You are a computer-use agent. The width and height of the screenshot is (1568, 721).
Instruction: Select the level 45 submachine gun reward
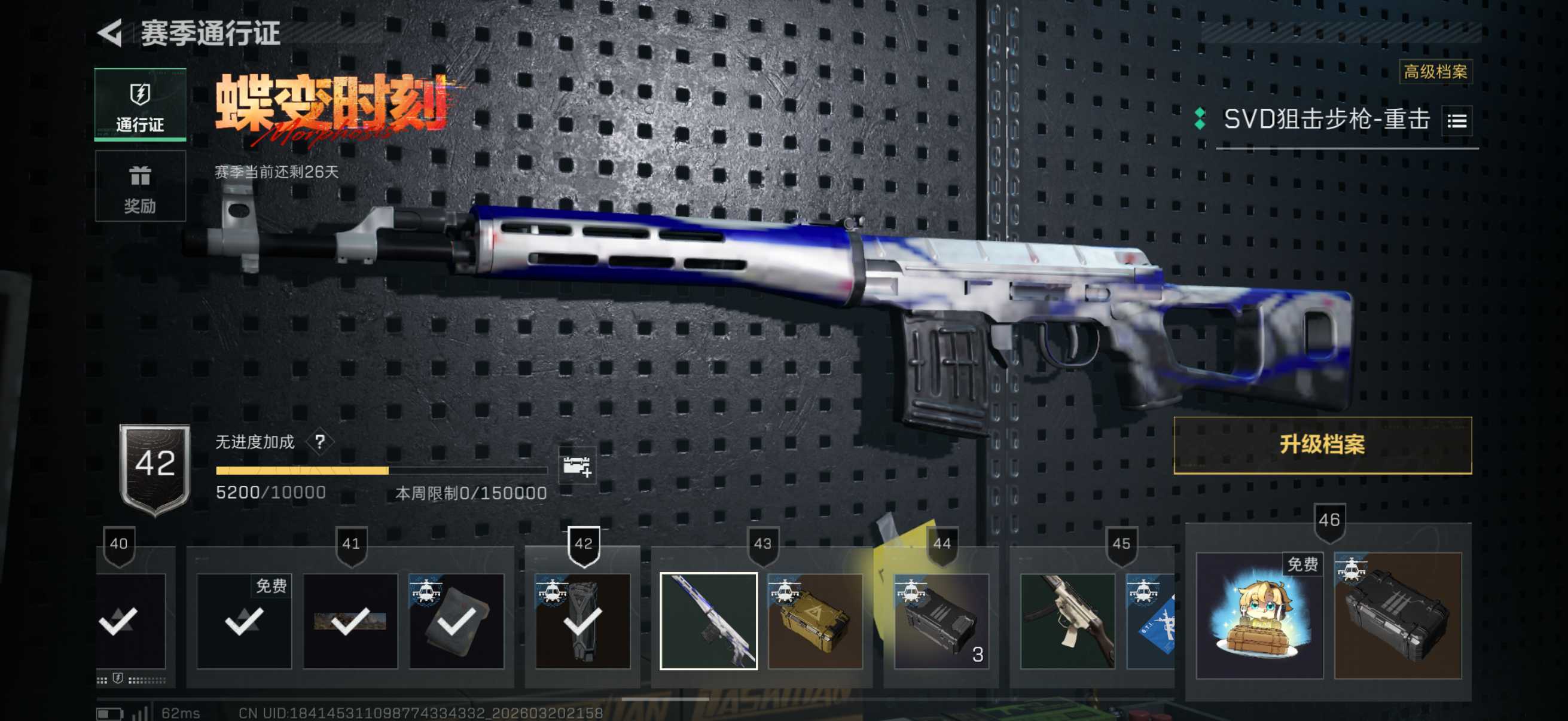coord(1067,621)
